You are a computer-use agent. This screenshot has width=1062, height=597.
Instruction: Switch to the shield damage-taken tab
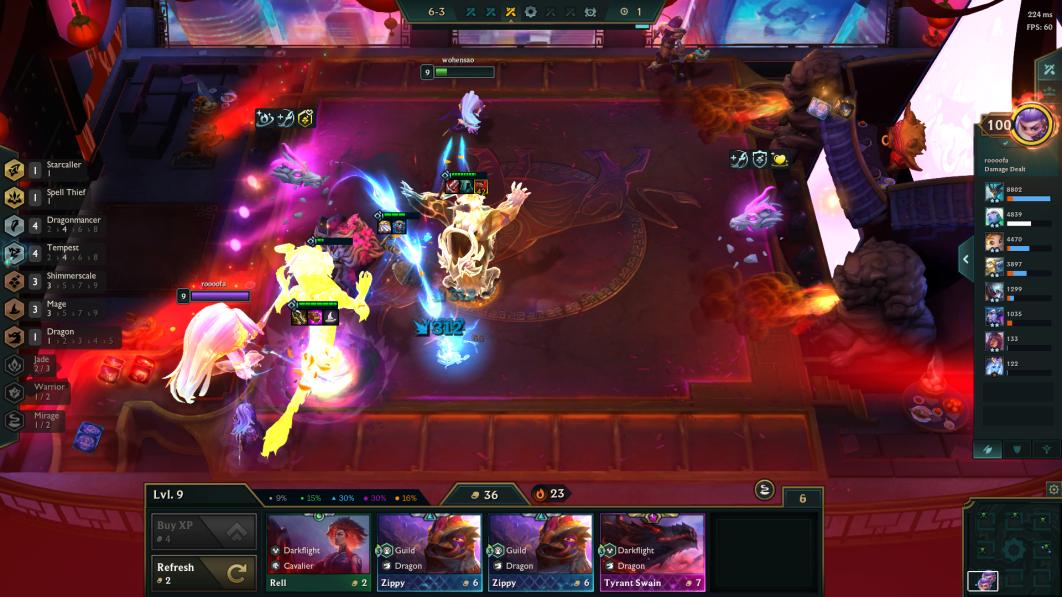click(1017, 449)
